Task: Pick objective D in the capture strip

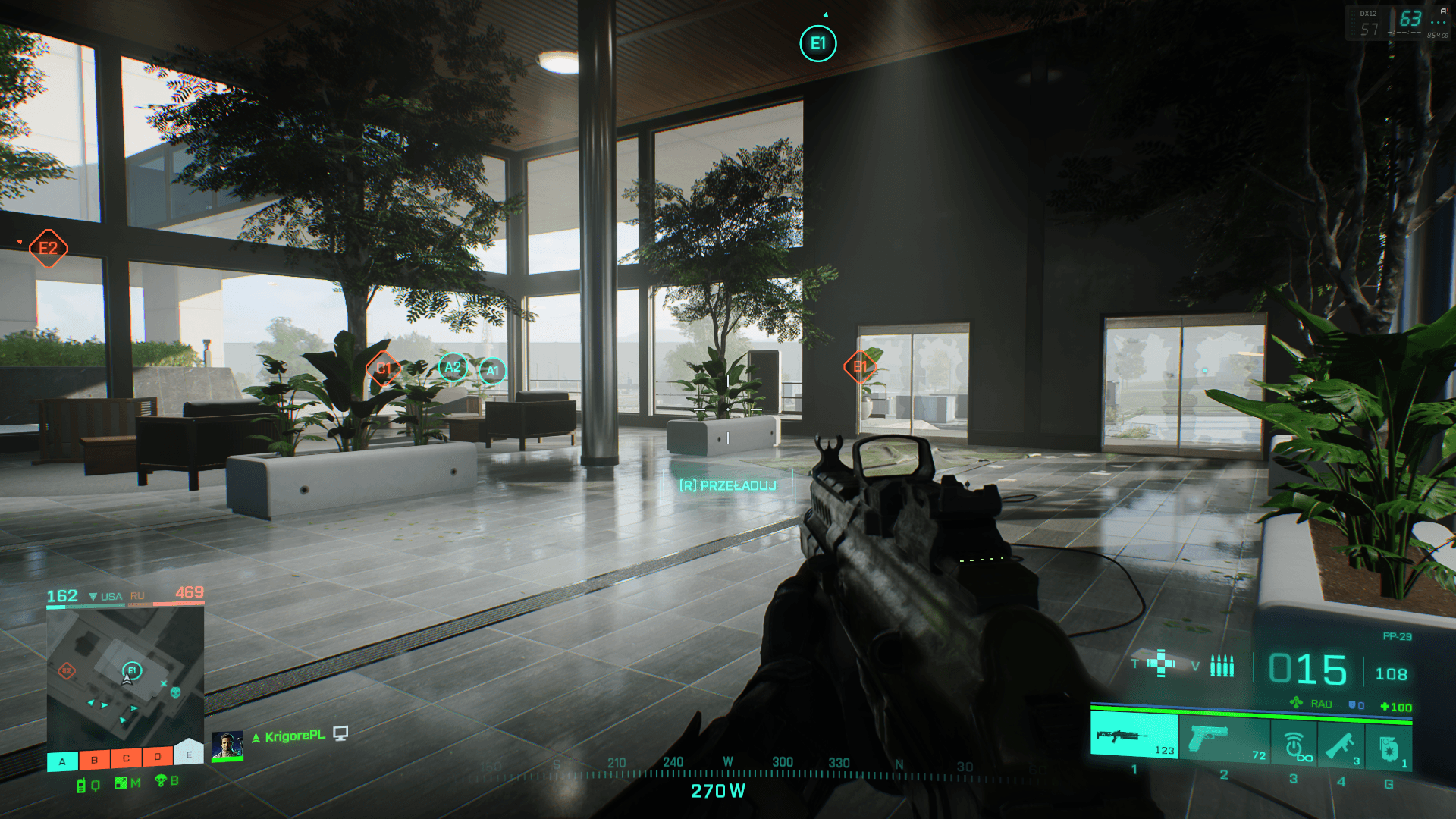Action: point(157,756)
